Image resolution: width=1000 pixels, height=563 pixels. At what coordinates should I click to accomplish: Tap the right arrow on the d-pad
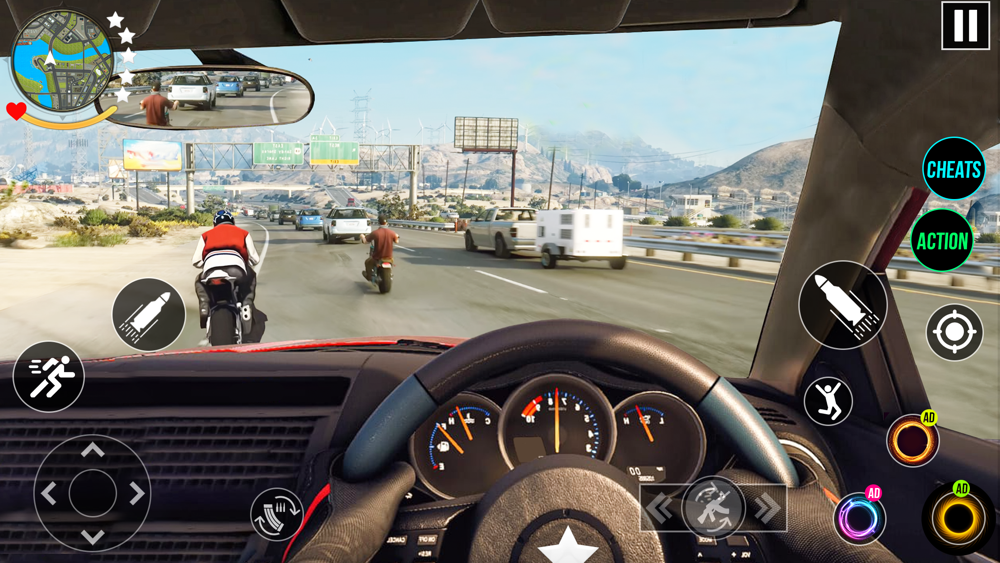pos(136,493)
